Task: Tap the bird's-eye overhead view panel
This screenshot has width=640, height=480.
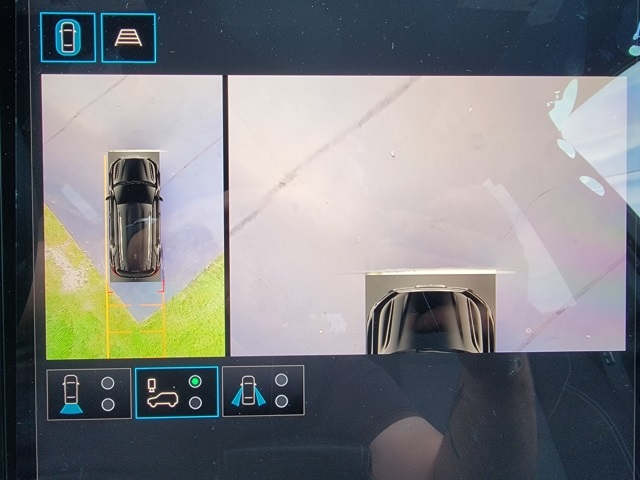Action: [133, 216]
